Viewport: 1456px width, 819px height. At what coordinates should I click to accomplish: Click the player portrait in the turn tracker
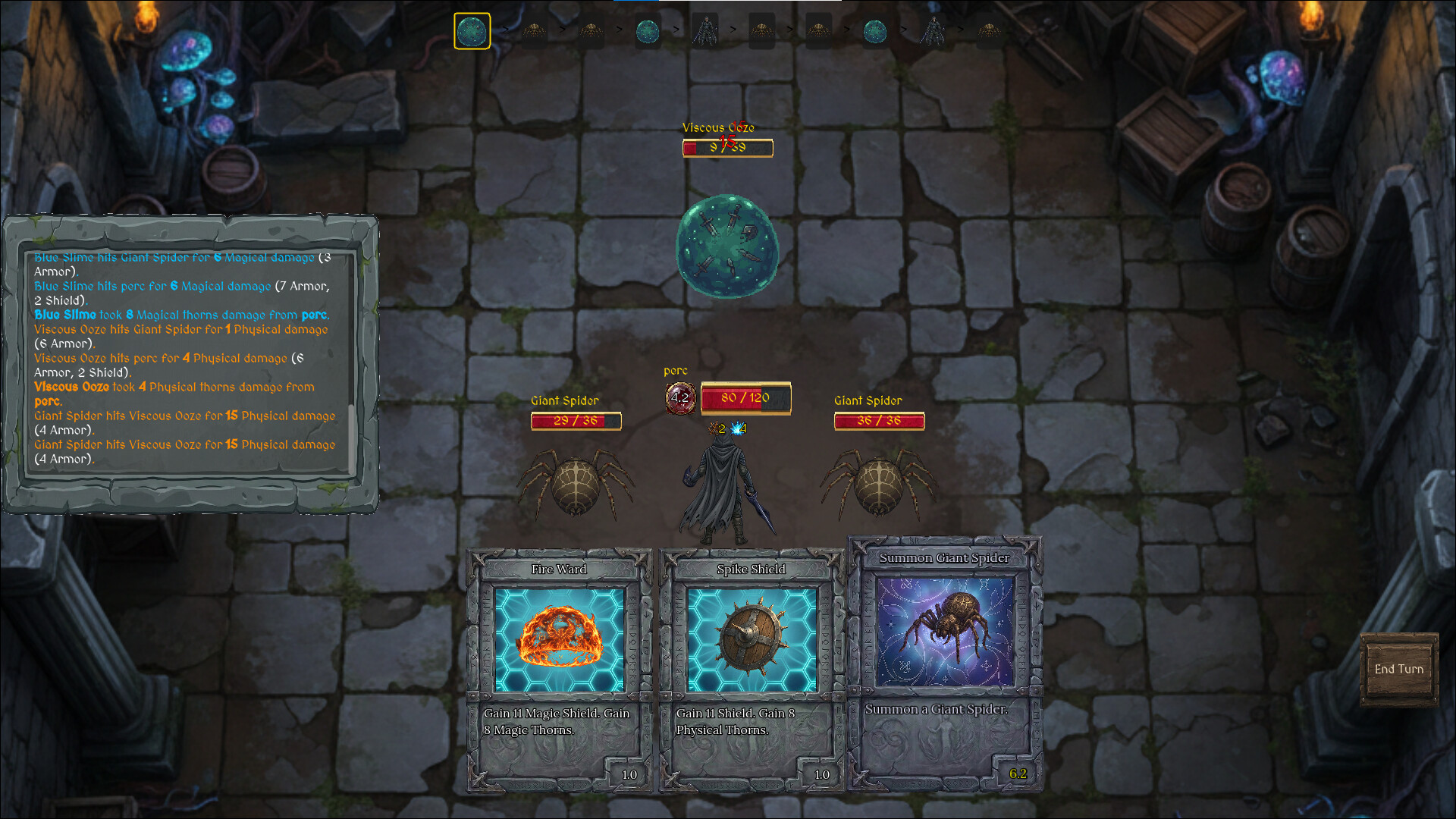[x=705, y=29]
